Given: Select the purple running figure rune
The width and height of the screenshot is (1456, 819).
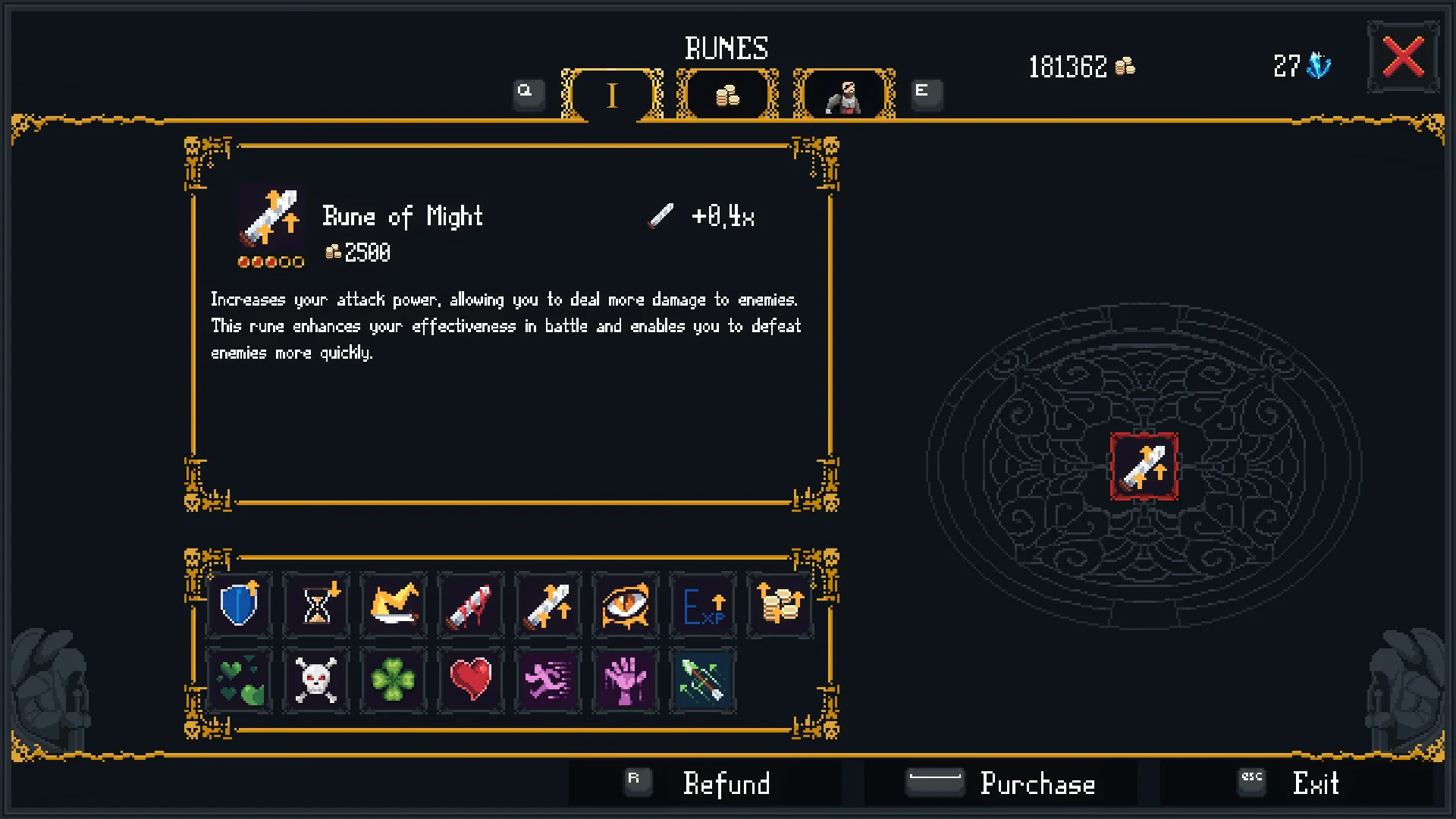Looking at the screenshot, I should (x=548, y=680).
